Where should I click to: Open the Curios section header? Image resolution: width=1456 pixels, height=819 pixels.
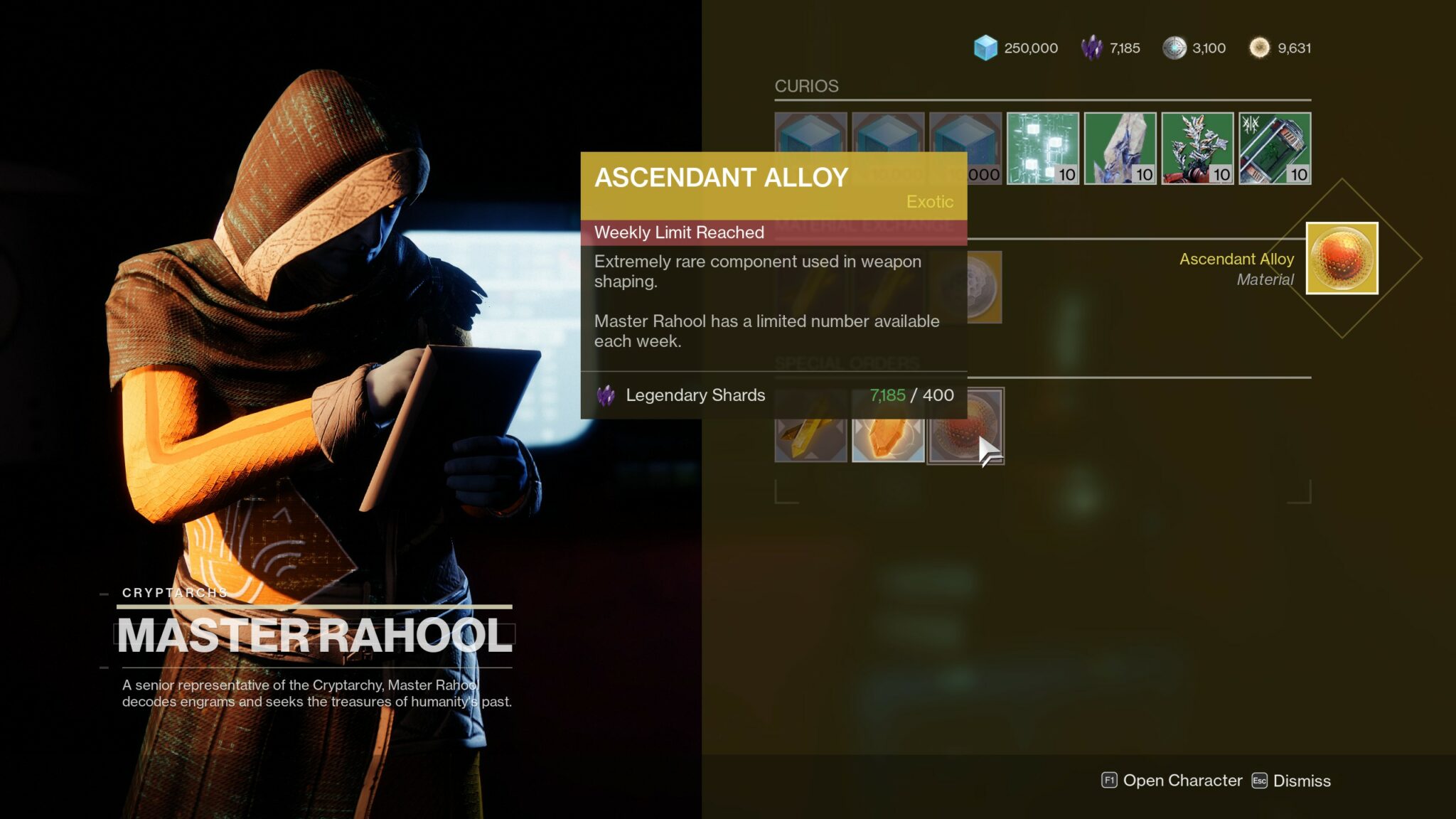[x=805, y=87]
